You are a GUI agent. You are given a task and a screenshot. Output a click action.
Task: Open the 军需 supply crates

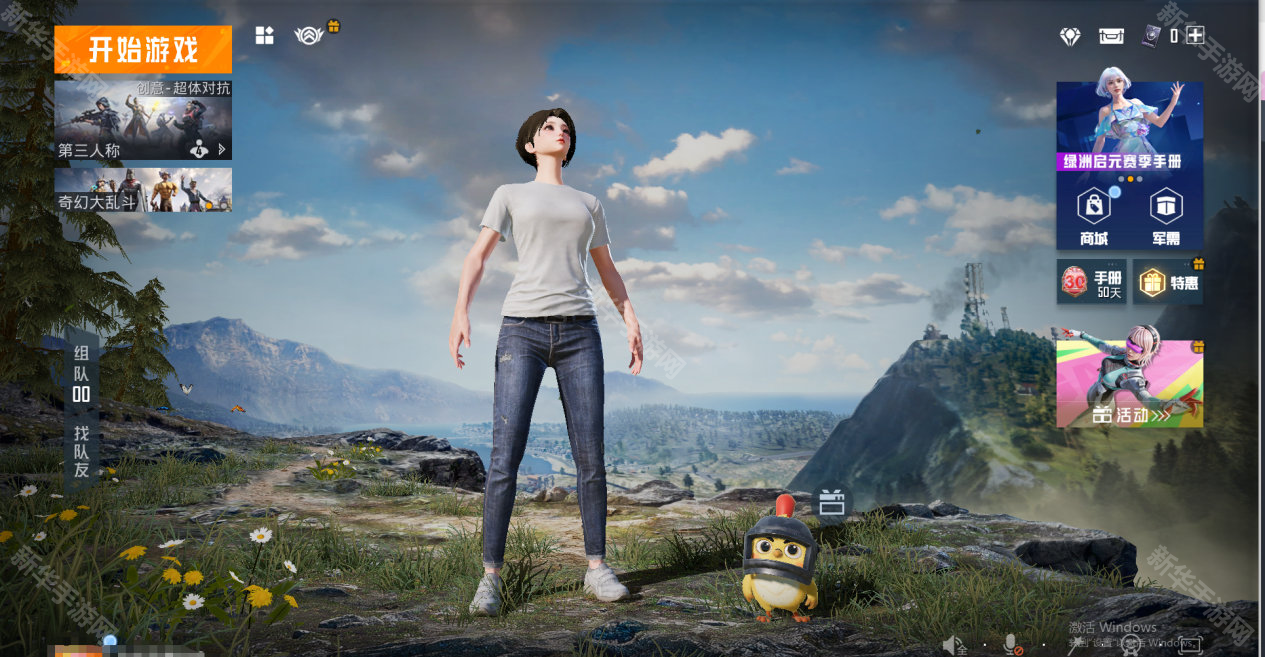tap(1166, 216)
